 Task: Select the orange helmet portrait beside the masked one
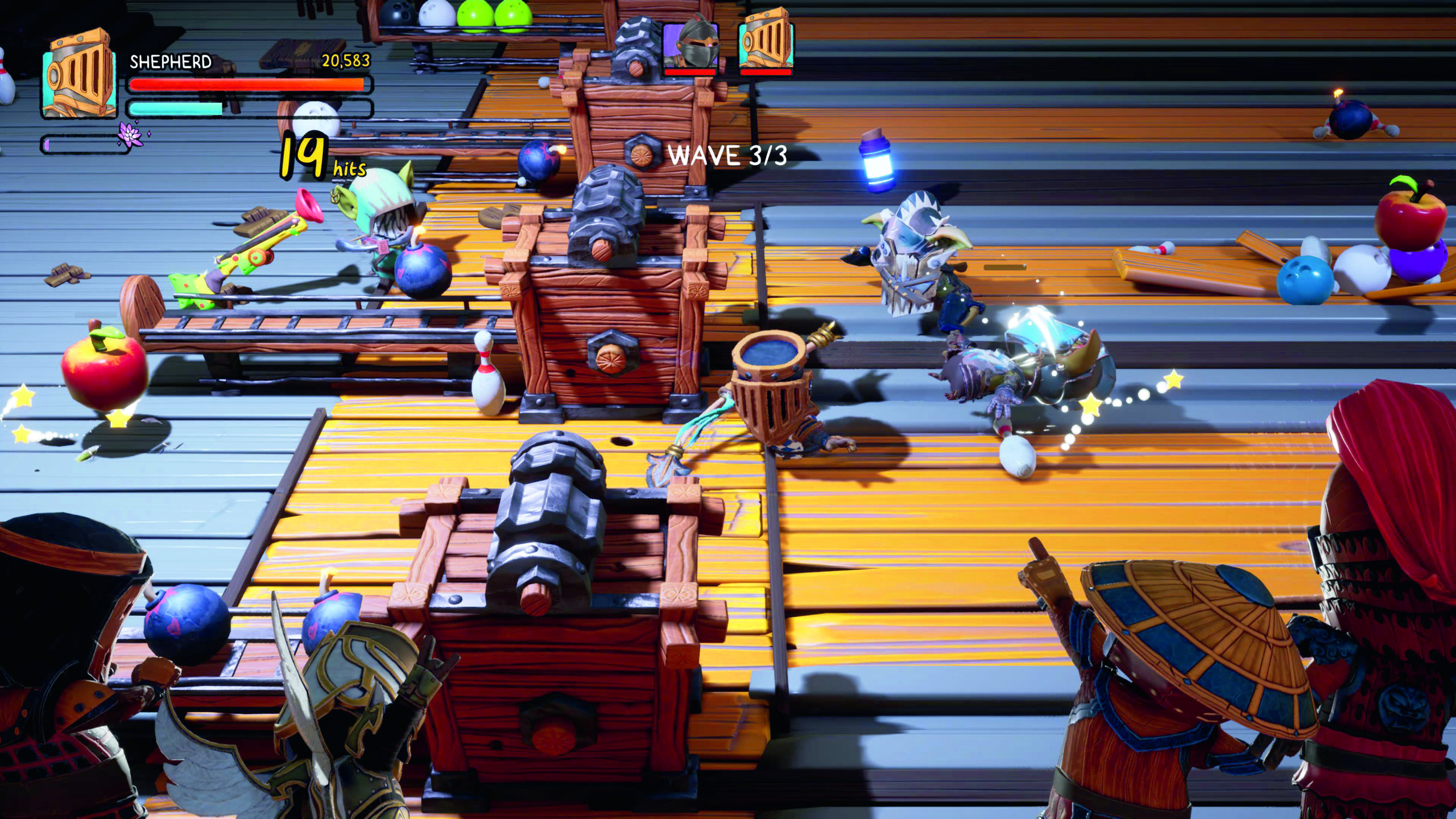pos(766,42)
